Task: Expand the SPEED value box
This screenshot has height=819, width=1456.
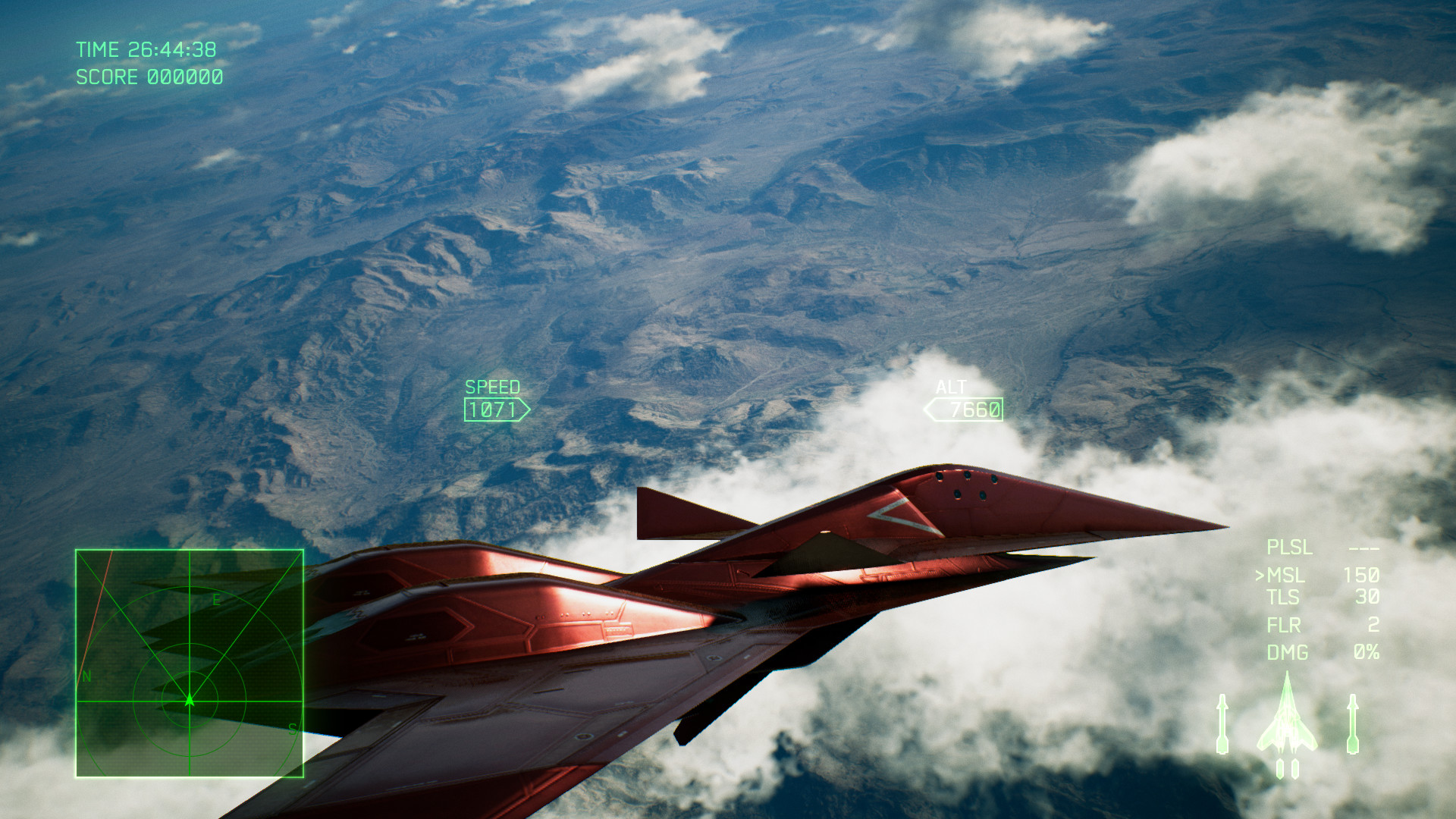Action: 493,410
